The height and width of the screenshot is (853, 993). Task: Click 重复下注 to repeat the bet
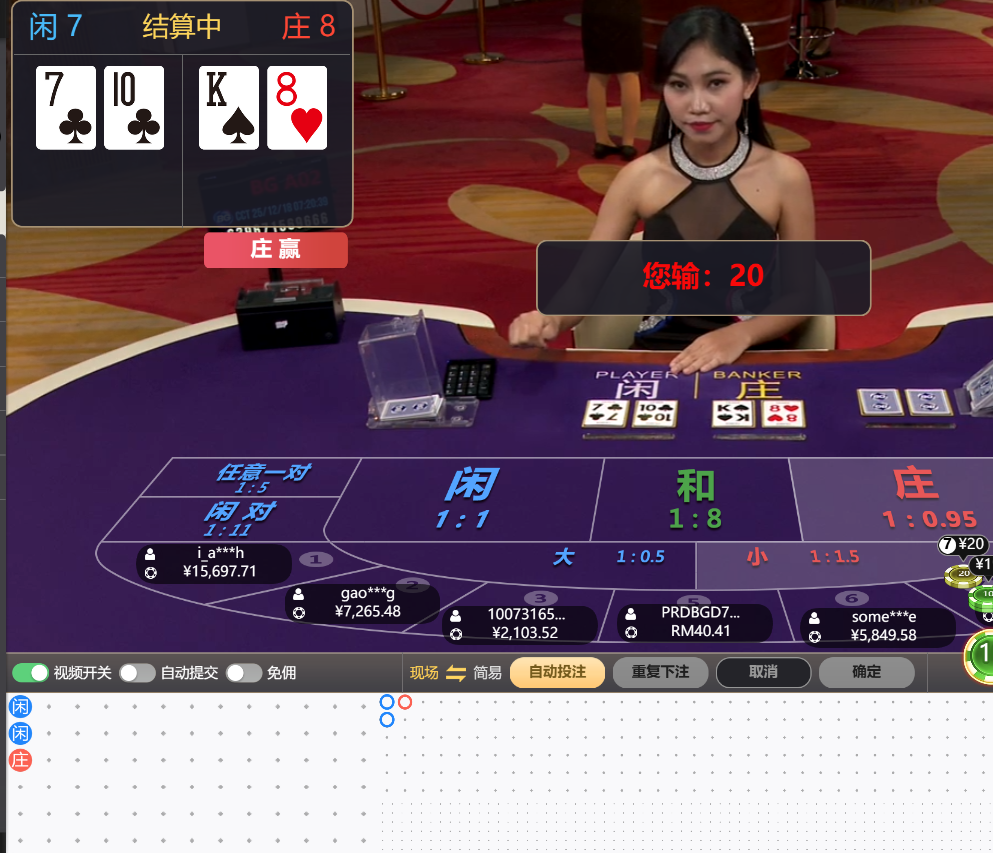click(660, 672)
